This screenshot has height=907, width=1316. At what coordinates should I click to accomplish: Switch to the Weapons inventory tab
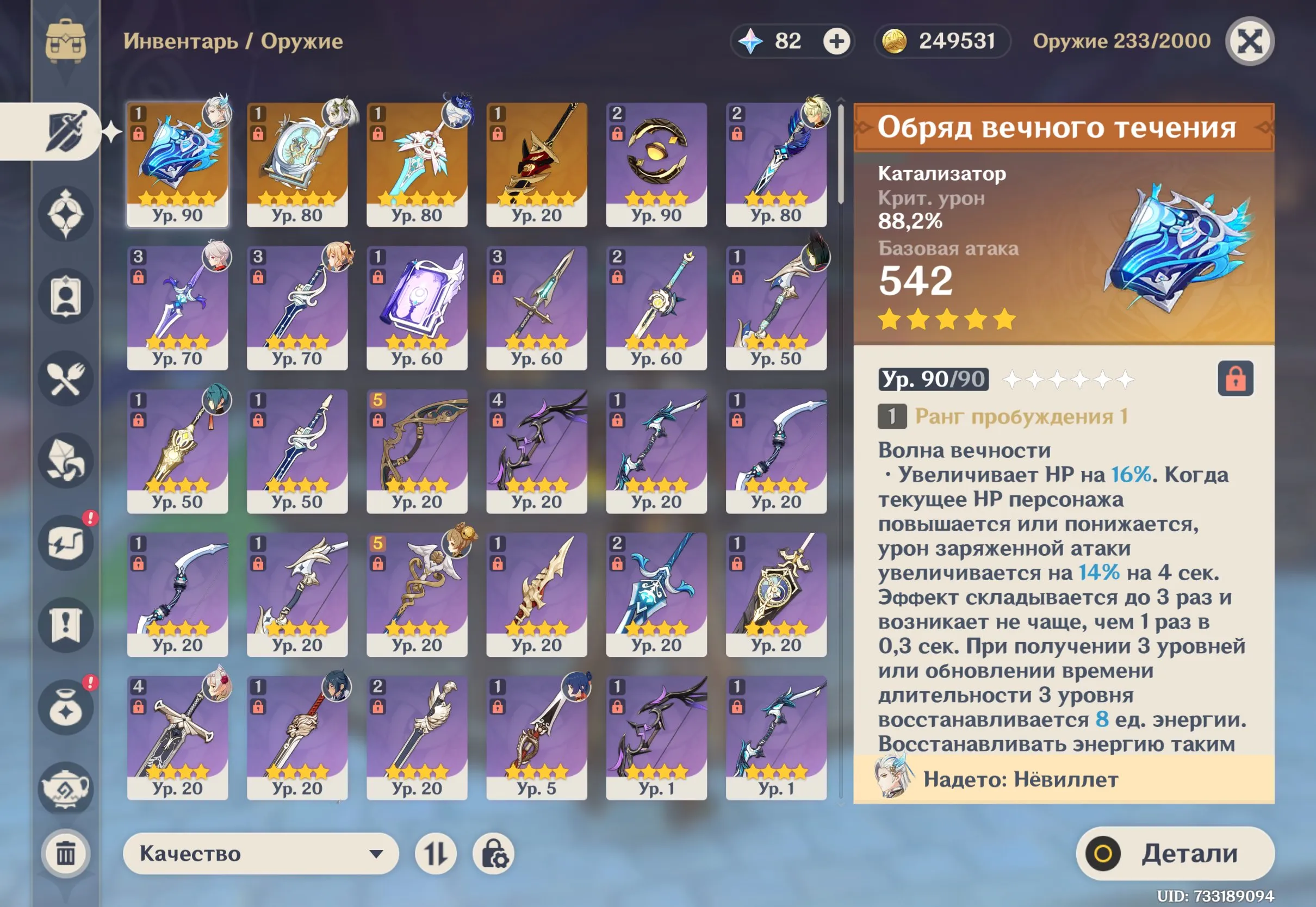pos(68,131)
